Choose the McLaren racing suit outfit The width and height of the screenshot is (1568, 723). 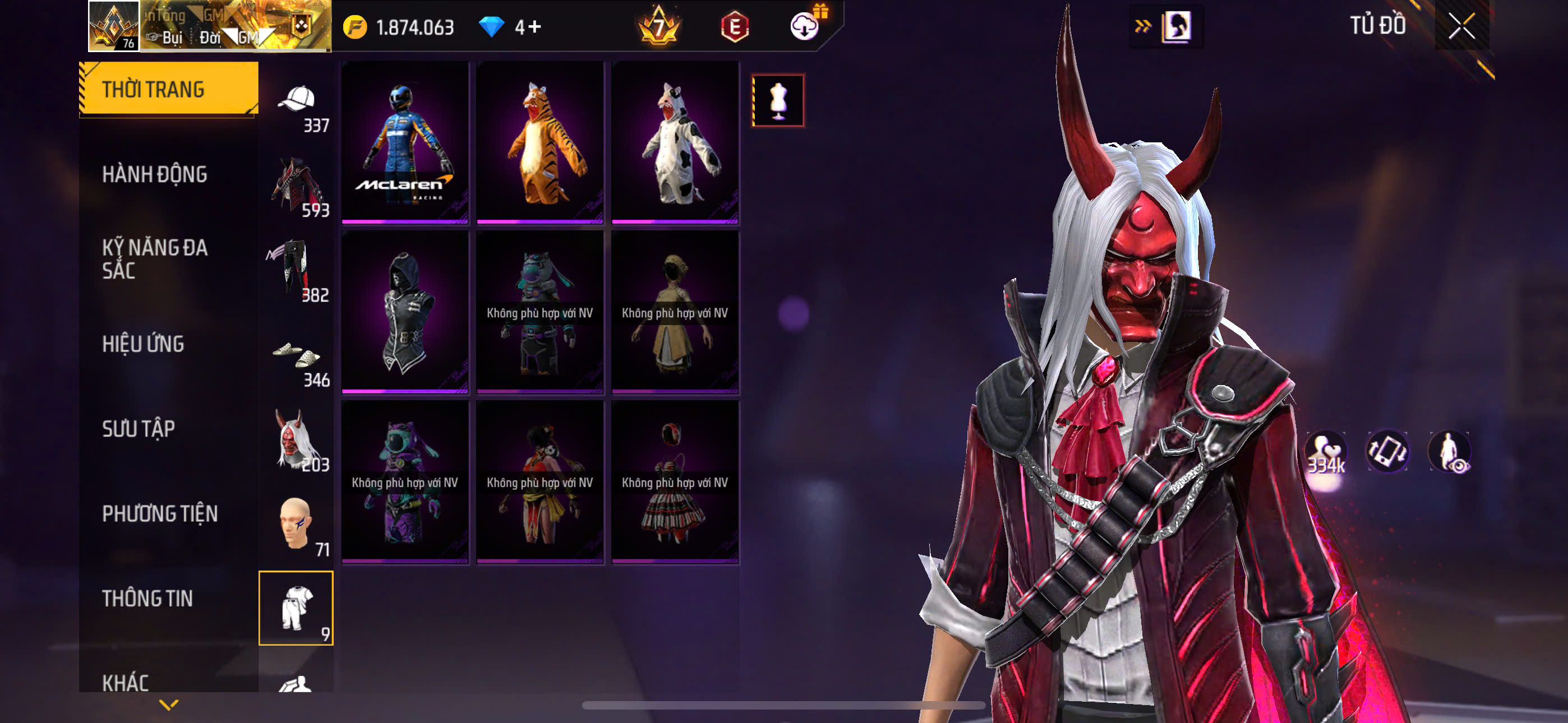(405, 142)
